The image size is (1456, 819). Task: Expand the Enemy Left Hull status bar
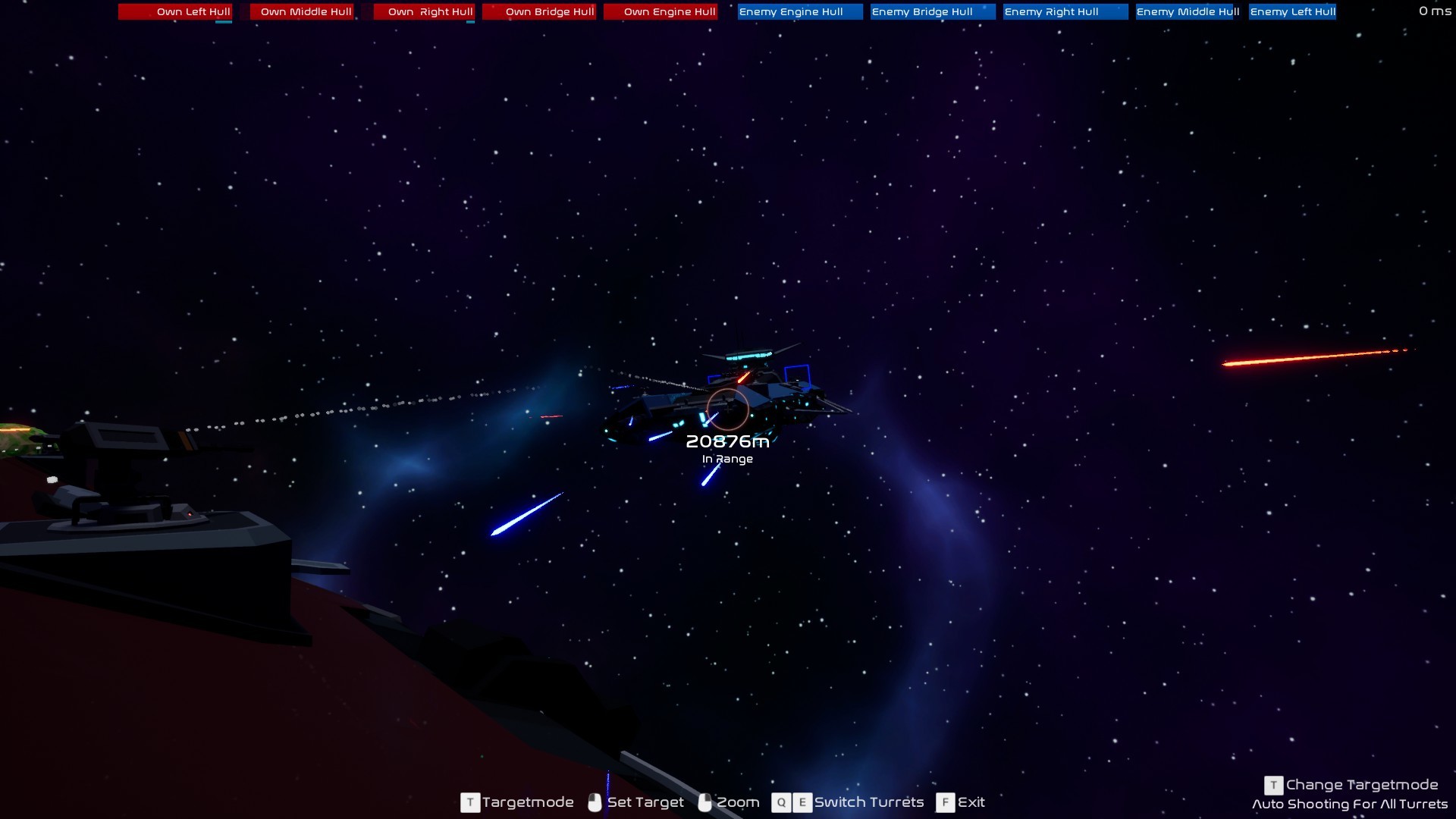coord(1293,12)
